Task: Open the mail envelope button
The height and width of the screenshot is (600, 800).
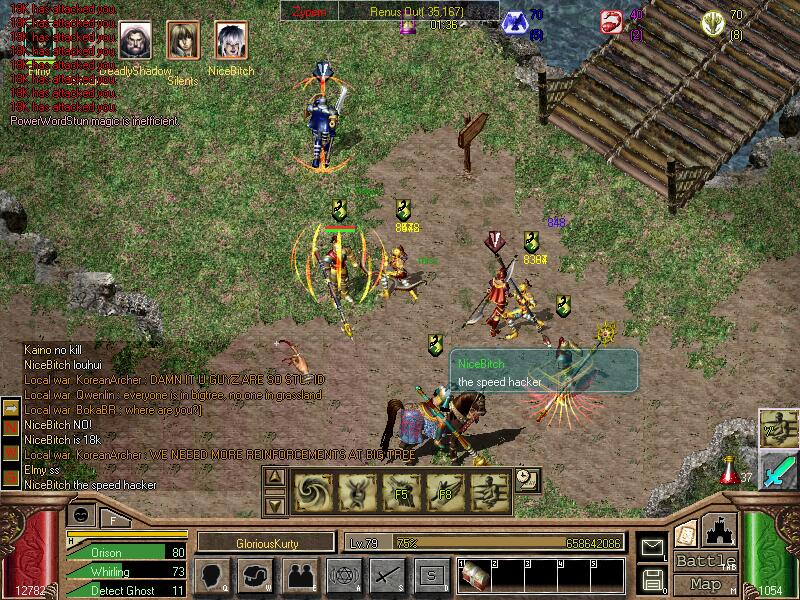Action: coord(652,548)
